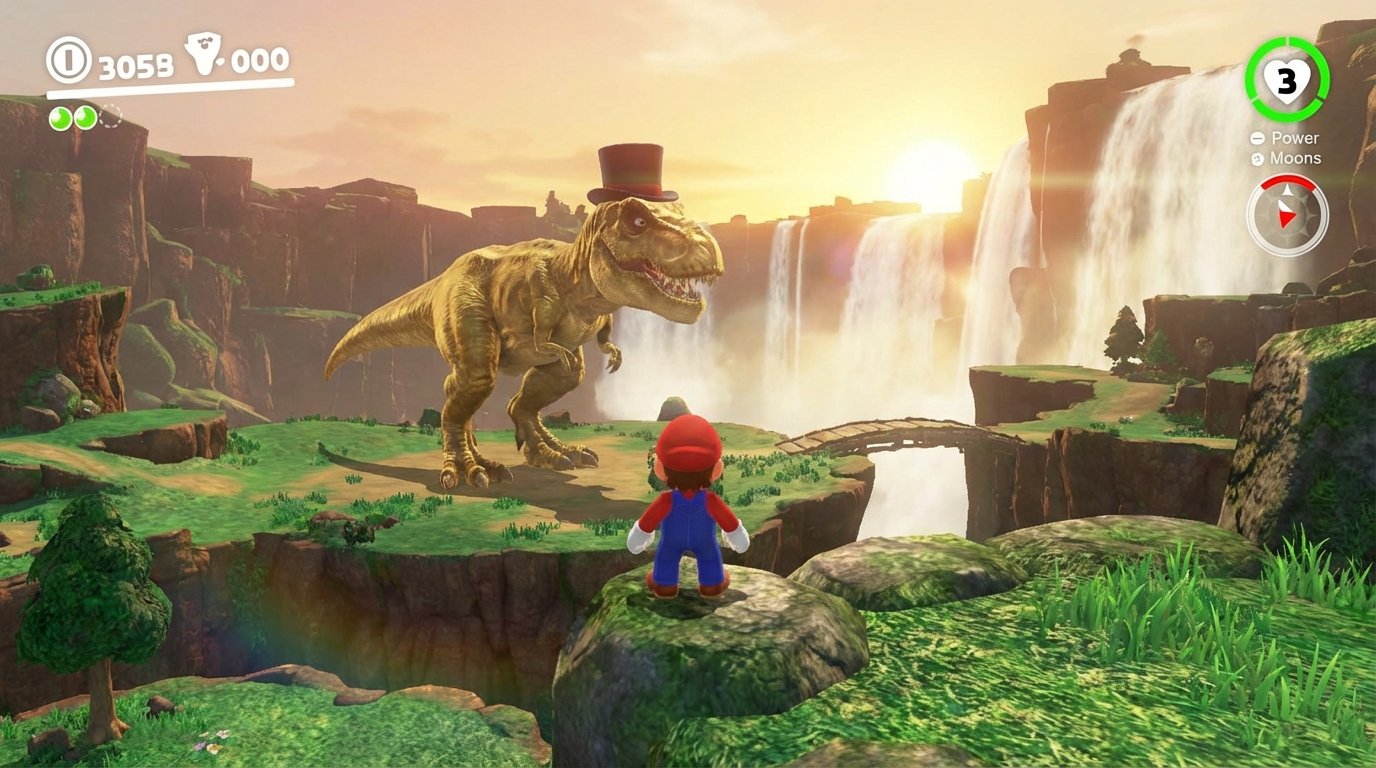Click the heart-shaped health meter

(1287, 80)
